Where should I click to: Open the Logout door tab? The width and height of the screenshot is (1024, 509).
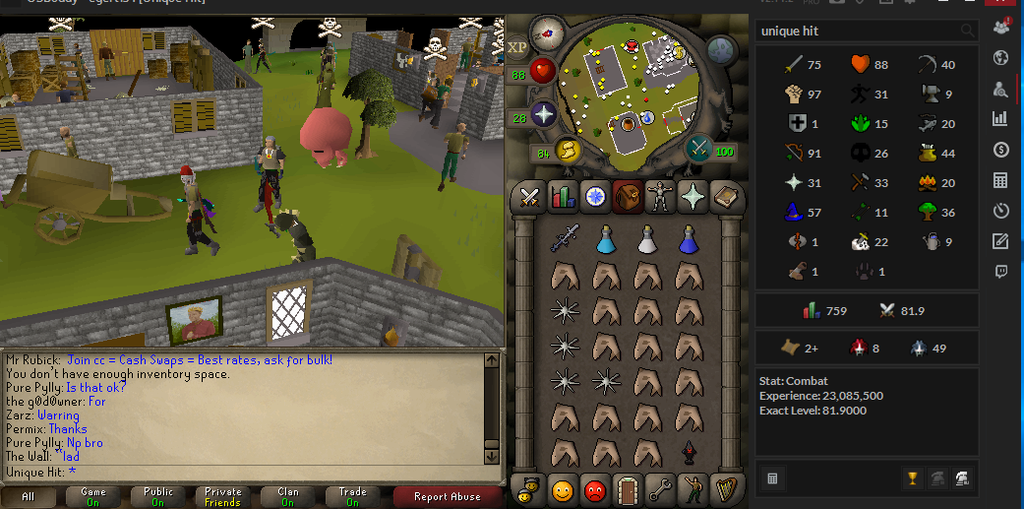point(628,490)
